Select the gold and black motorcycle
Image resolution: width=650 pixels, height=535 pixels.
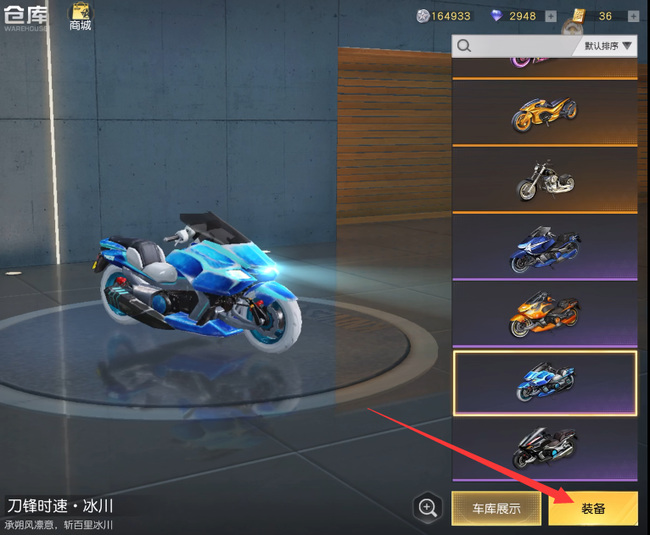click(x=544, y=113)
